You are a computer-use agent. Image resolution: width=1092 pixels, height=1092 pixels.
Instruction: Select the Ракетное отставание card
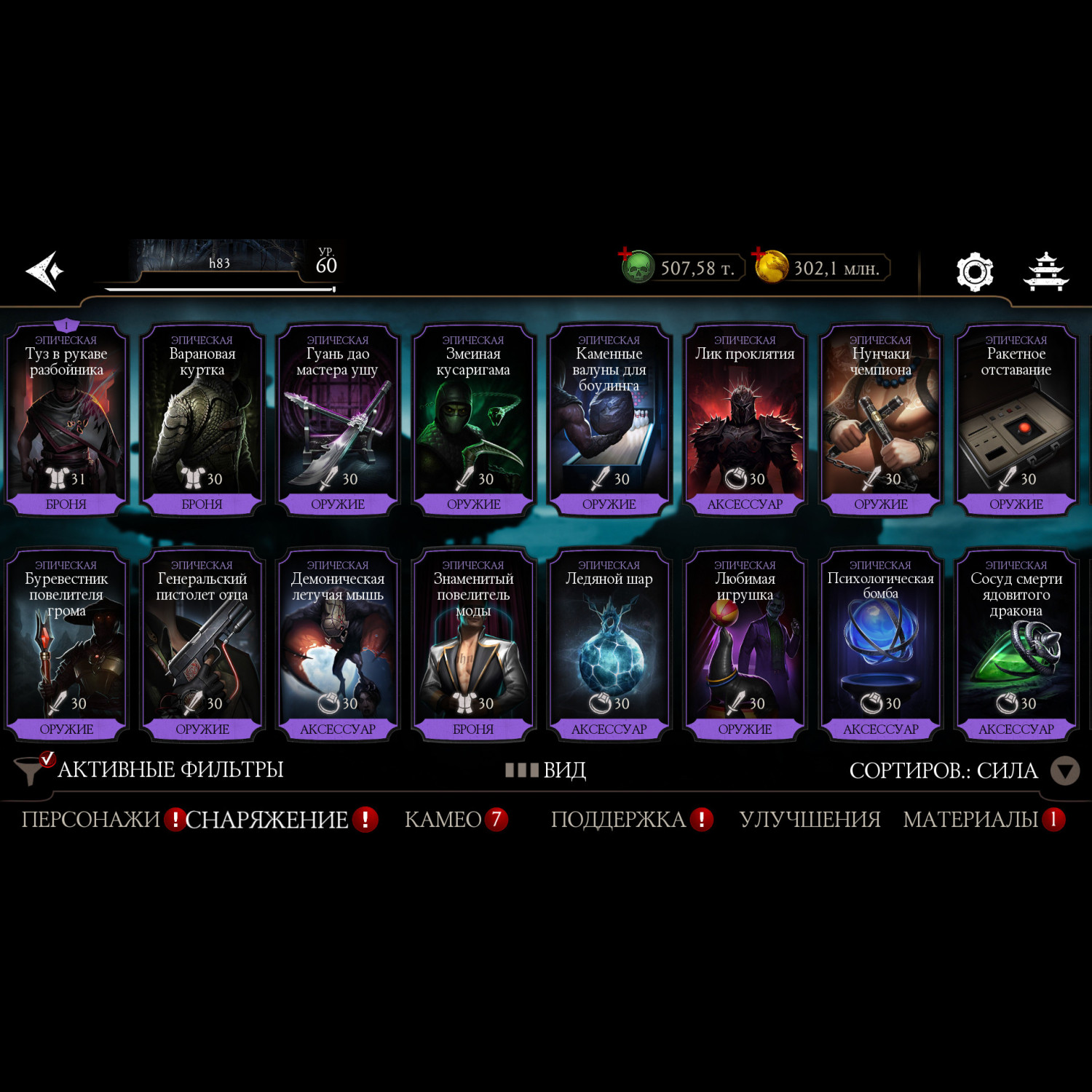tap(1016, 420)
